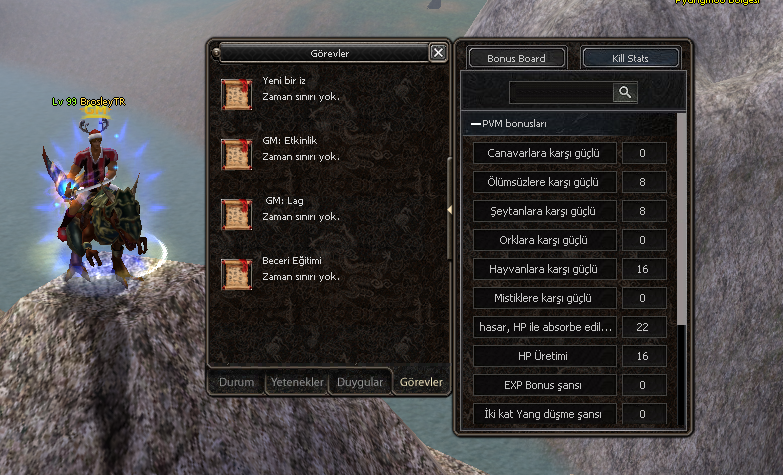Open the Yeni bir iz quest
The width and height of the screenshot is (783, 475).
point(237,94)
